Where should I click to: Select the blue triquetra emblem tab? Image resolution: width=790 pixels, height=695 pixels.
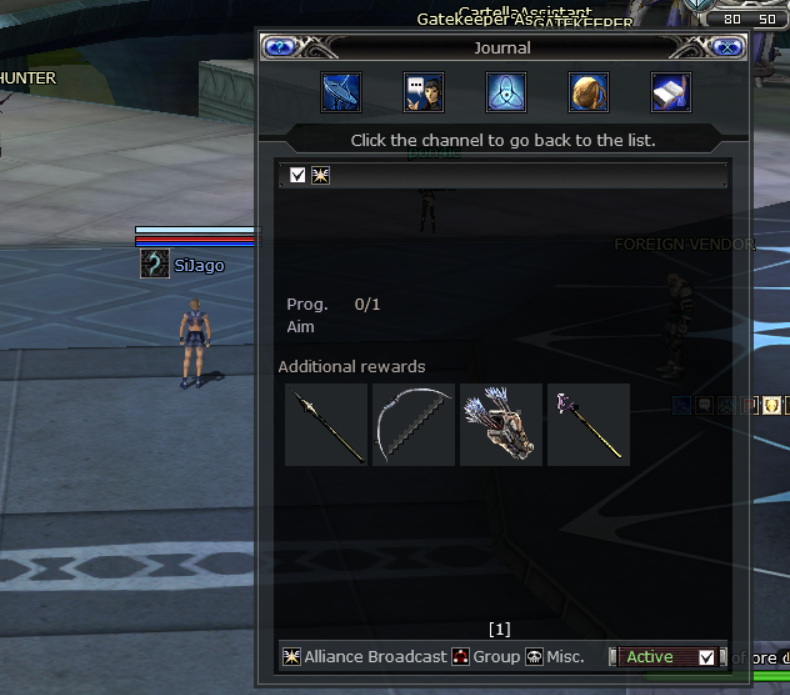tap(506, 93)
